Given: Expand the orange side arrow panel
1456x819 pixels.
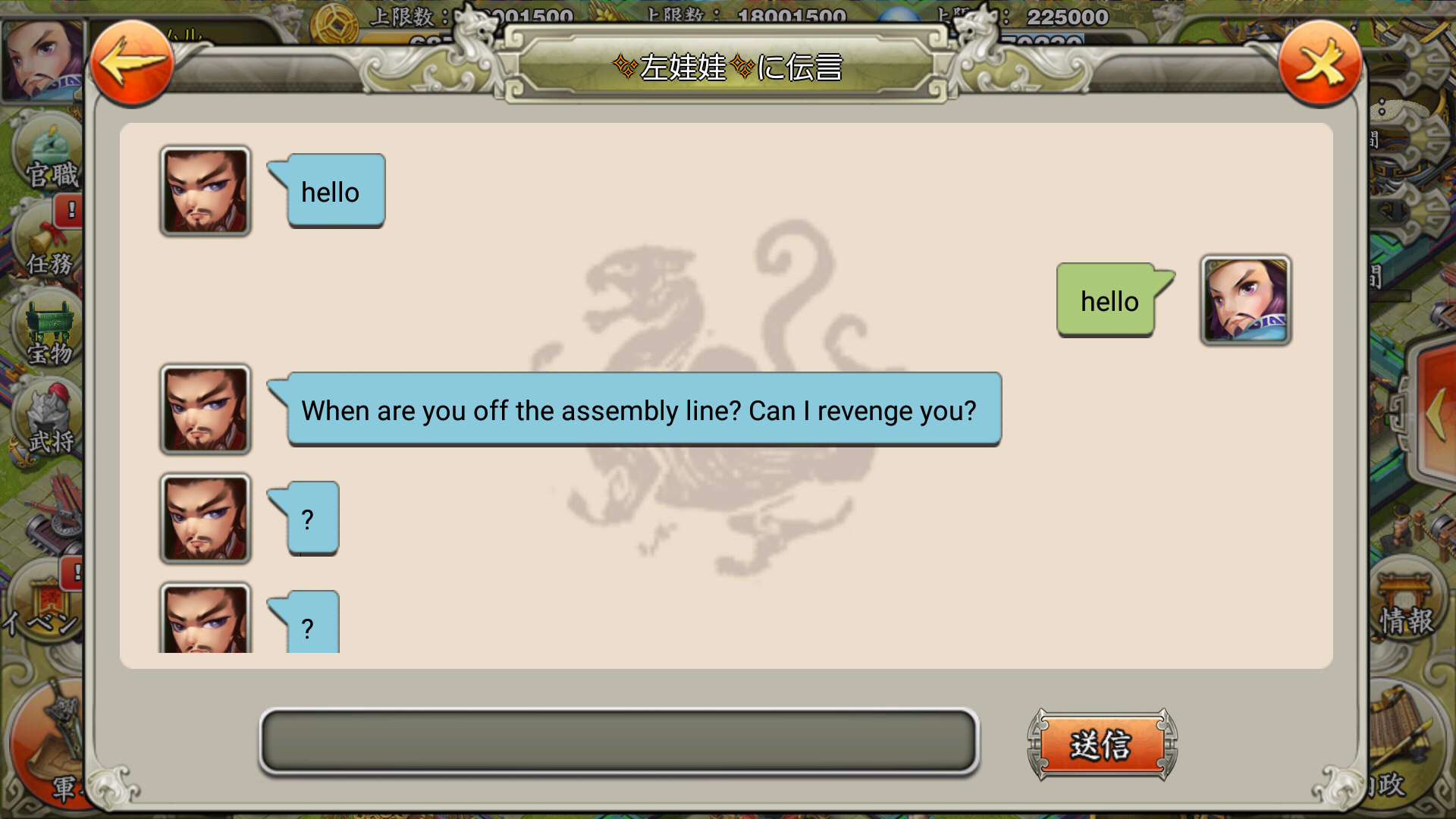Looking at the screenshot, I should (x=1434, y=414).
